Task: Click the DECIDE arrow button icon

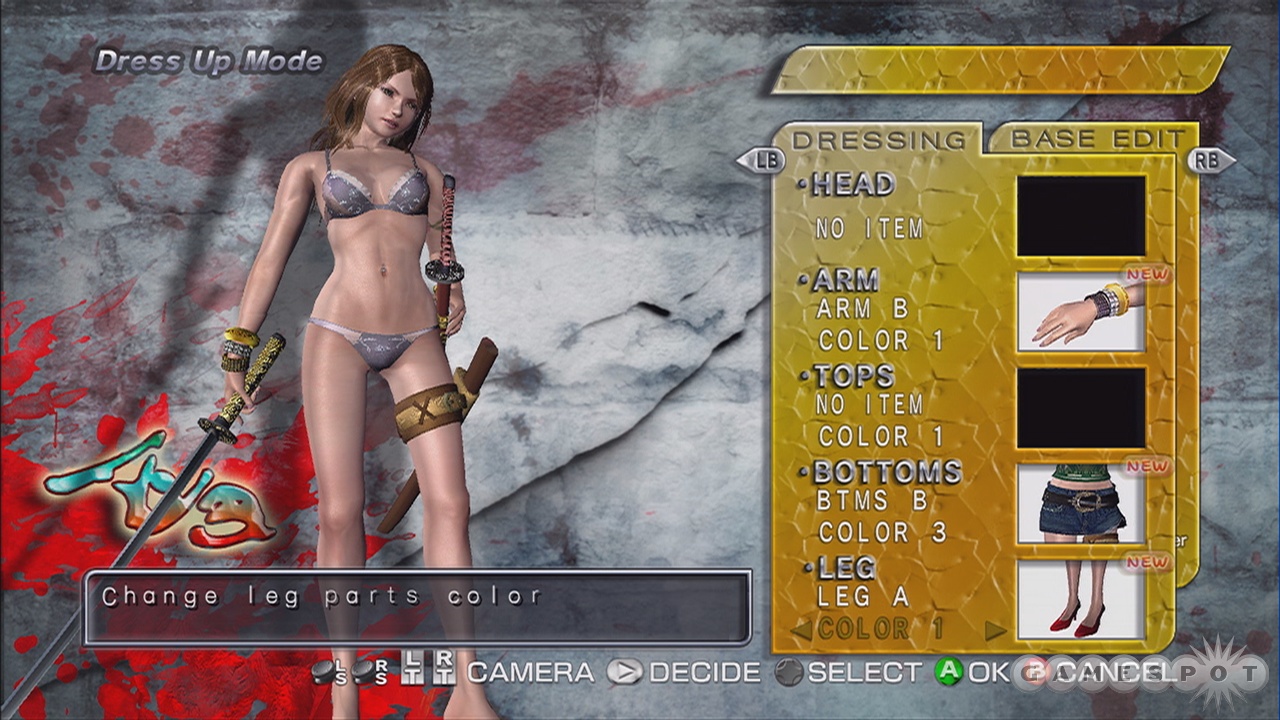Action: [x=622, y=673]
